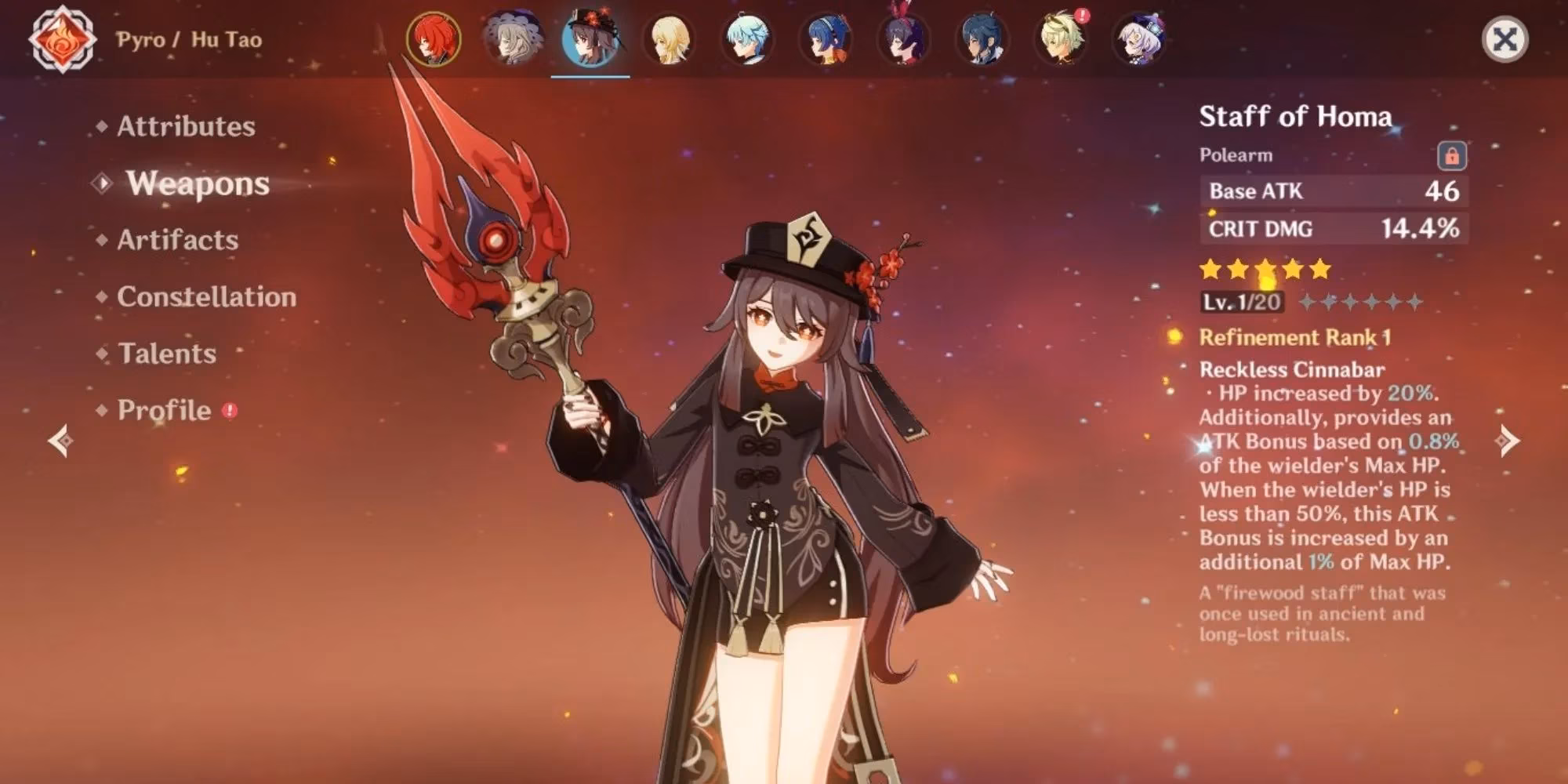This screenshot has width=1568, height=784.
Task: Open the Talents menu entry
Action: (167, 354)
